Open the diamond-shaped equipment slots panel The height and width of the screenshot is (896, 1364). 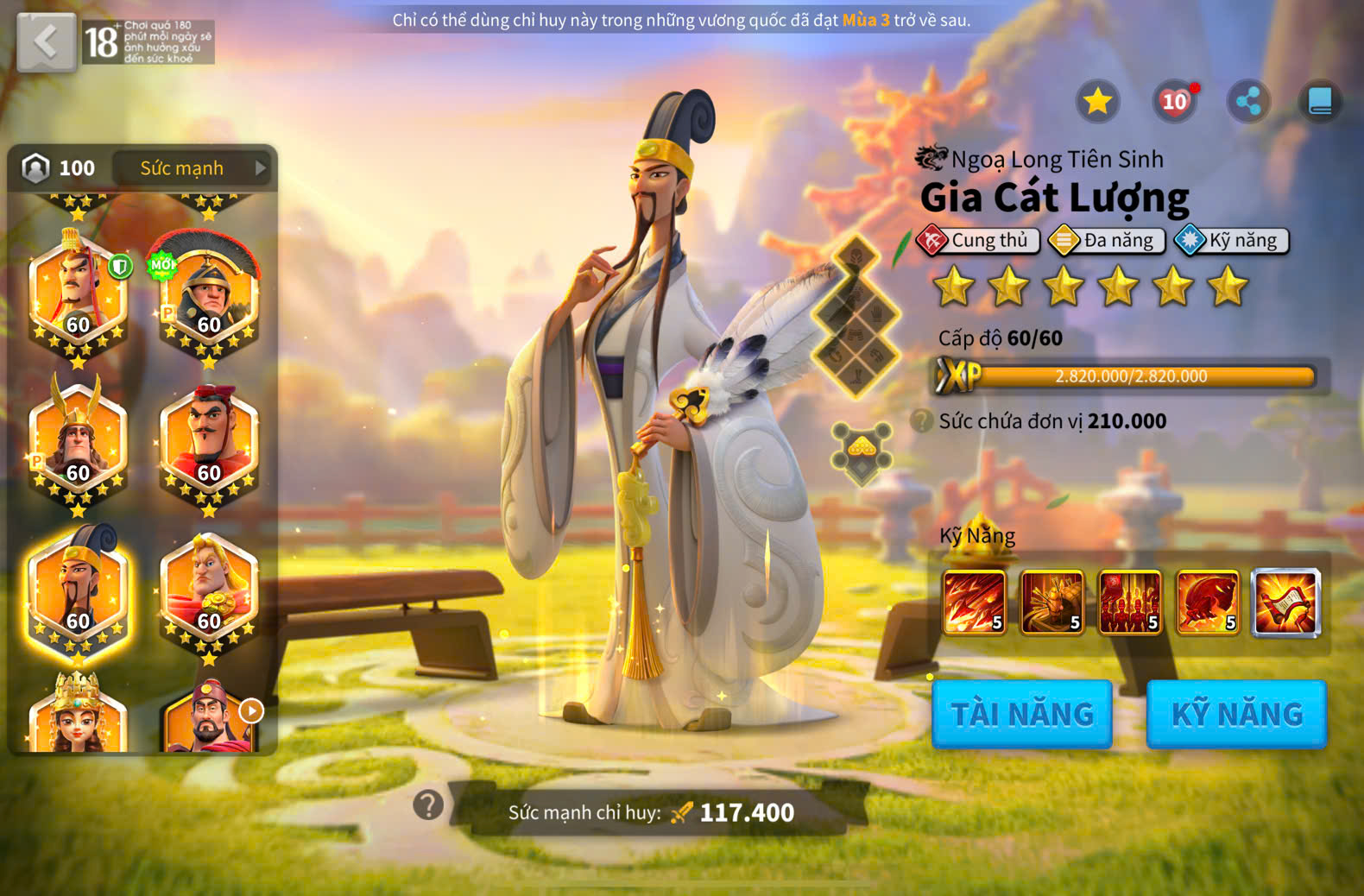coord(856,317)
